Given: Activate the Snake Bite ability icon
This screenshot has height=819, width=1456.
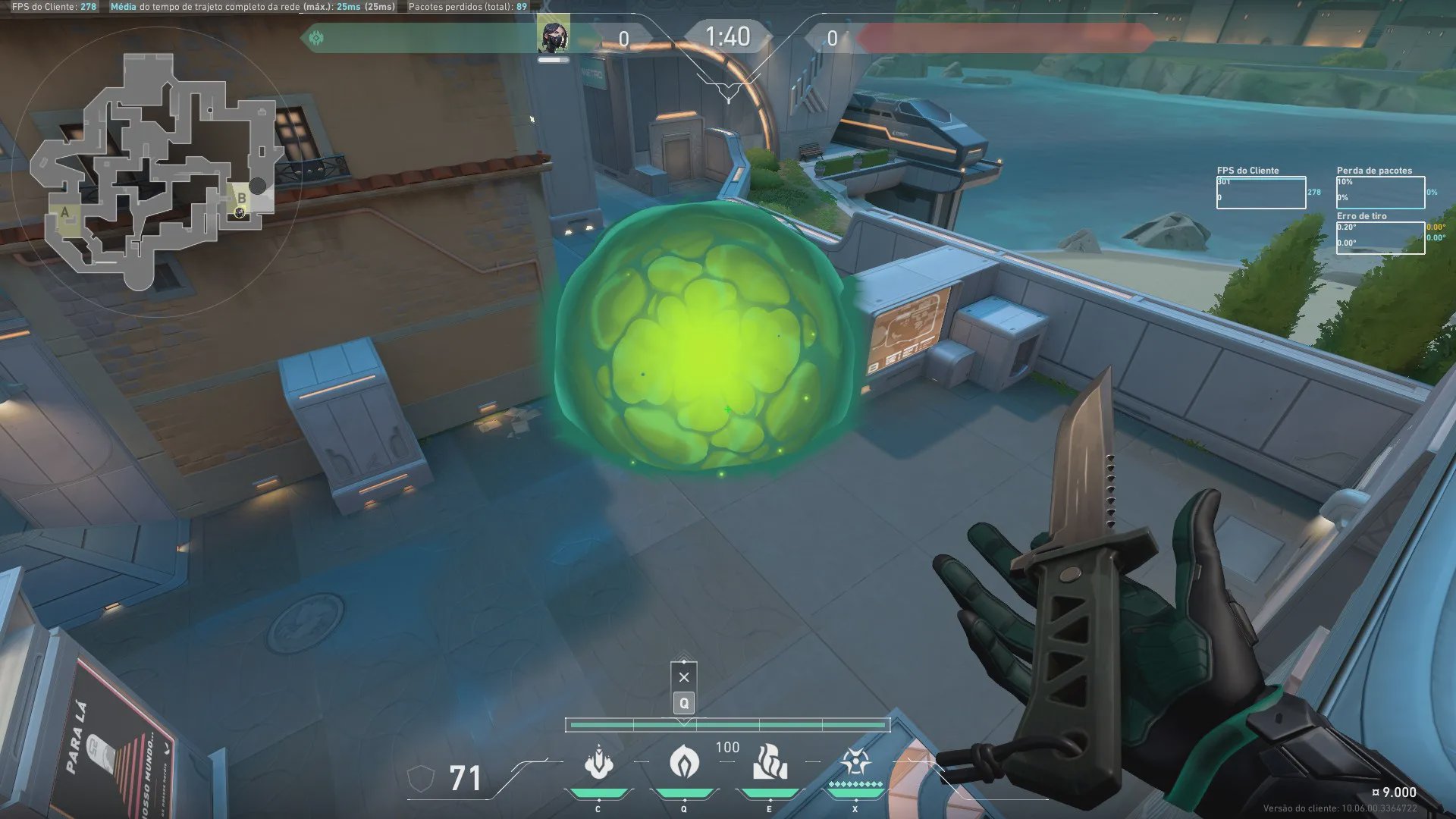Looking at the screenshot, I should click(599, 762).
